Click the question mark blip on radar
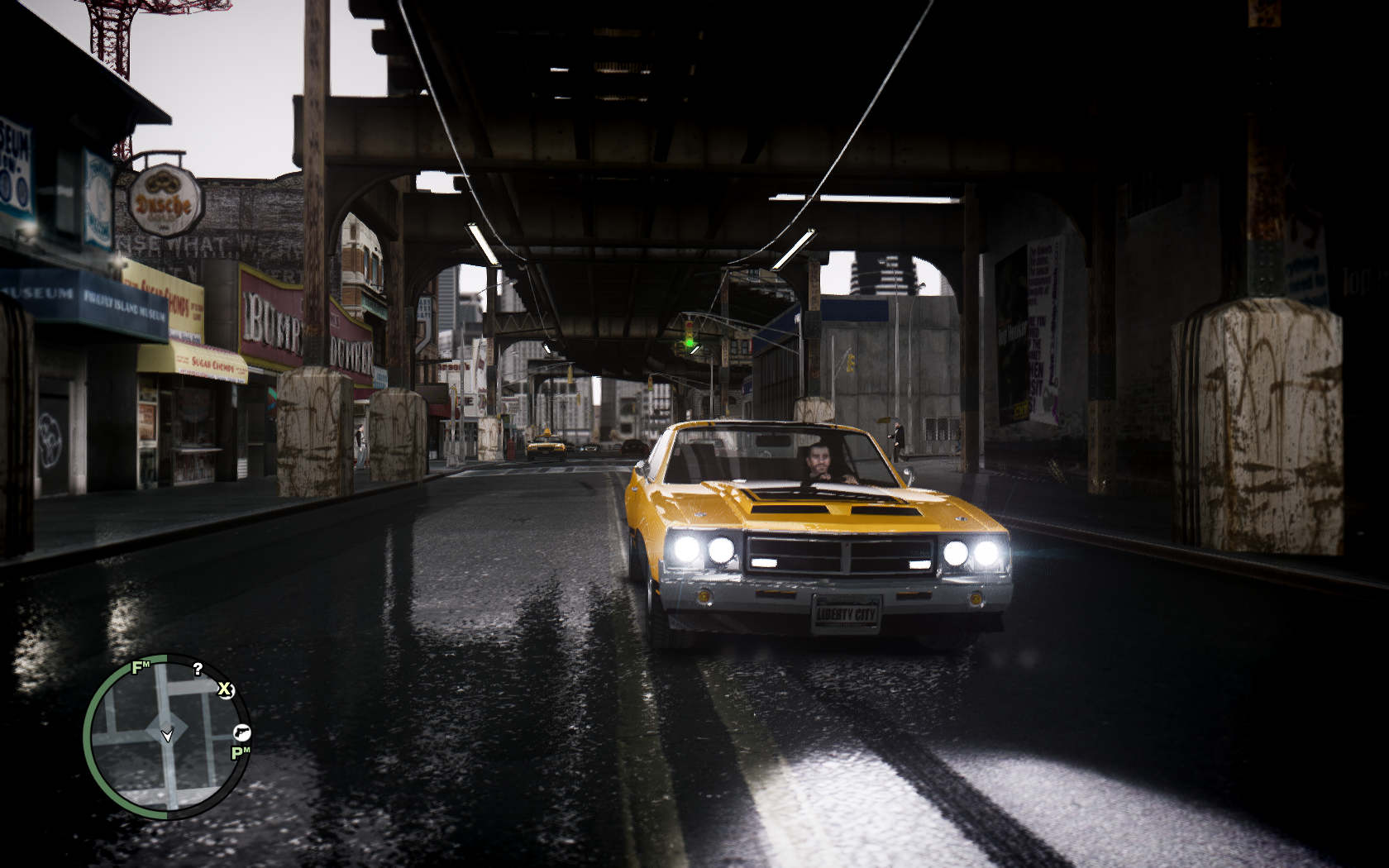The height and width of the screenshot is (868, 1389). pos(198,669)
